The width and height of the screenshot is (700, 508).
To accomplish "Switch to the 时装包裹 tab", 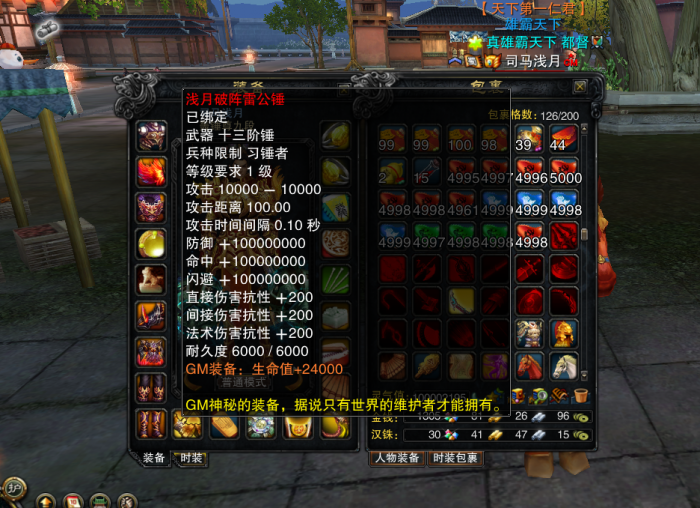I will [455, 458].
